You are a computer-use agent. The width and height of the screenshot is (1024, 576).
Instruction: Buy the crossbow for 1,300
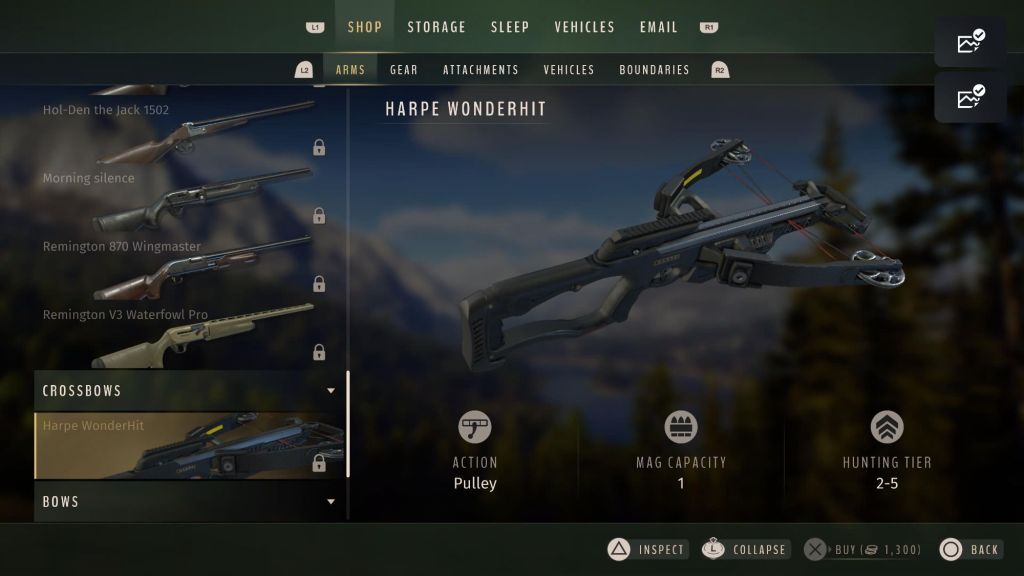pos(860,549)
